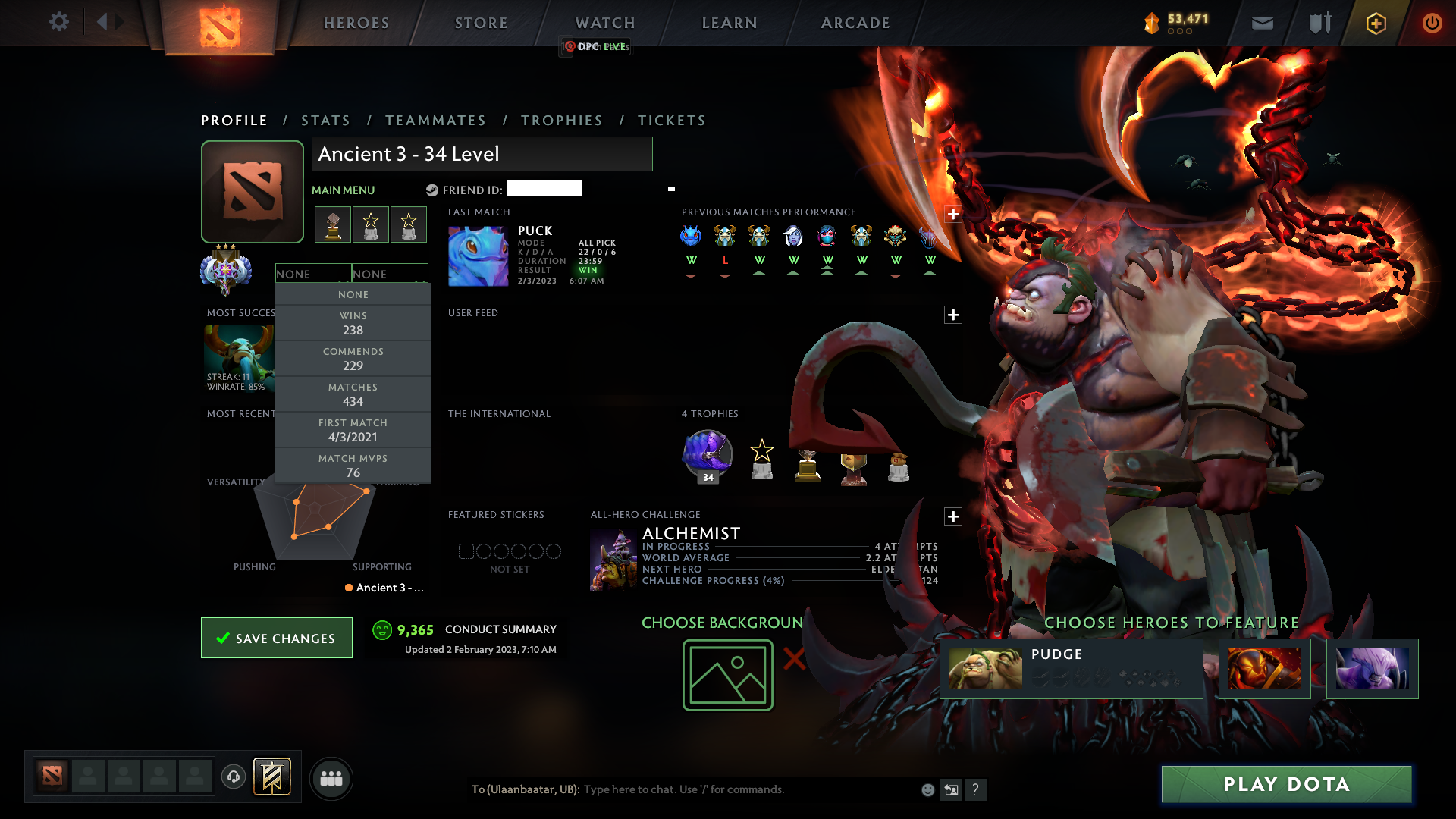
Task: Expand the User Feed section plus button
Action: pos(953,314)
